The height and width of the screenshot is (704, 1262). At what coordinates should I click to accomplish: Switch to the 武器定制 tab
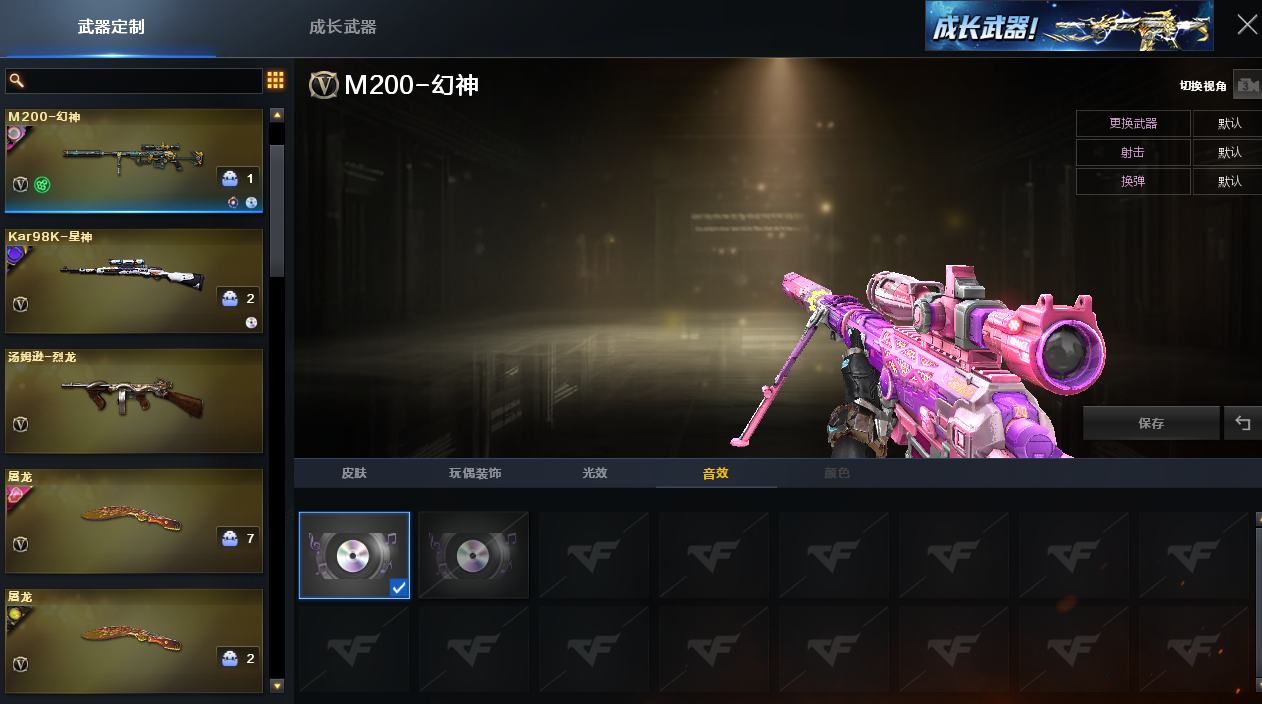pyautogui.click(x=111, y=27)
